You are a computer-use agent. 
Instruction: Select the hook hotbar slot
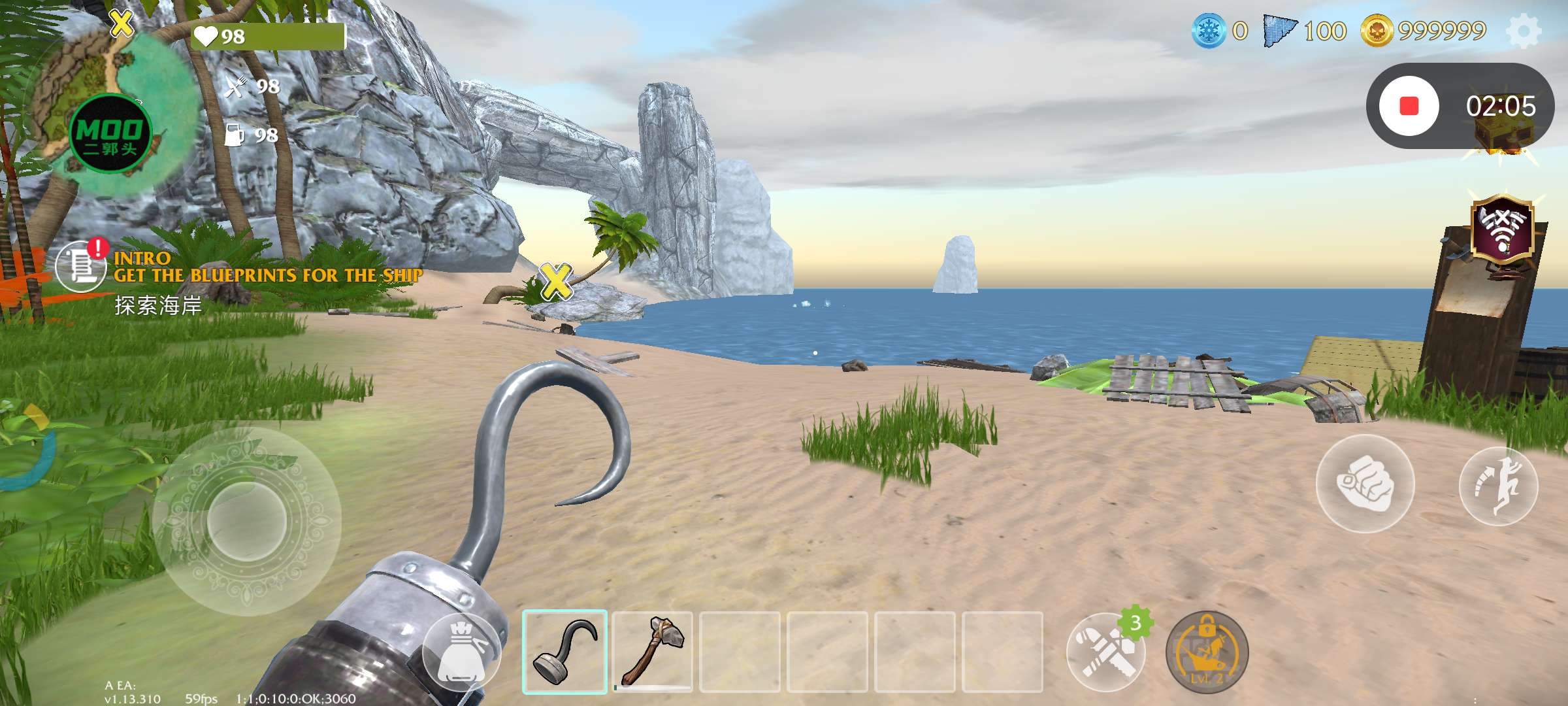(x=564, y=652)
